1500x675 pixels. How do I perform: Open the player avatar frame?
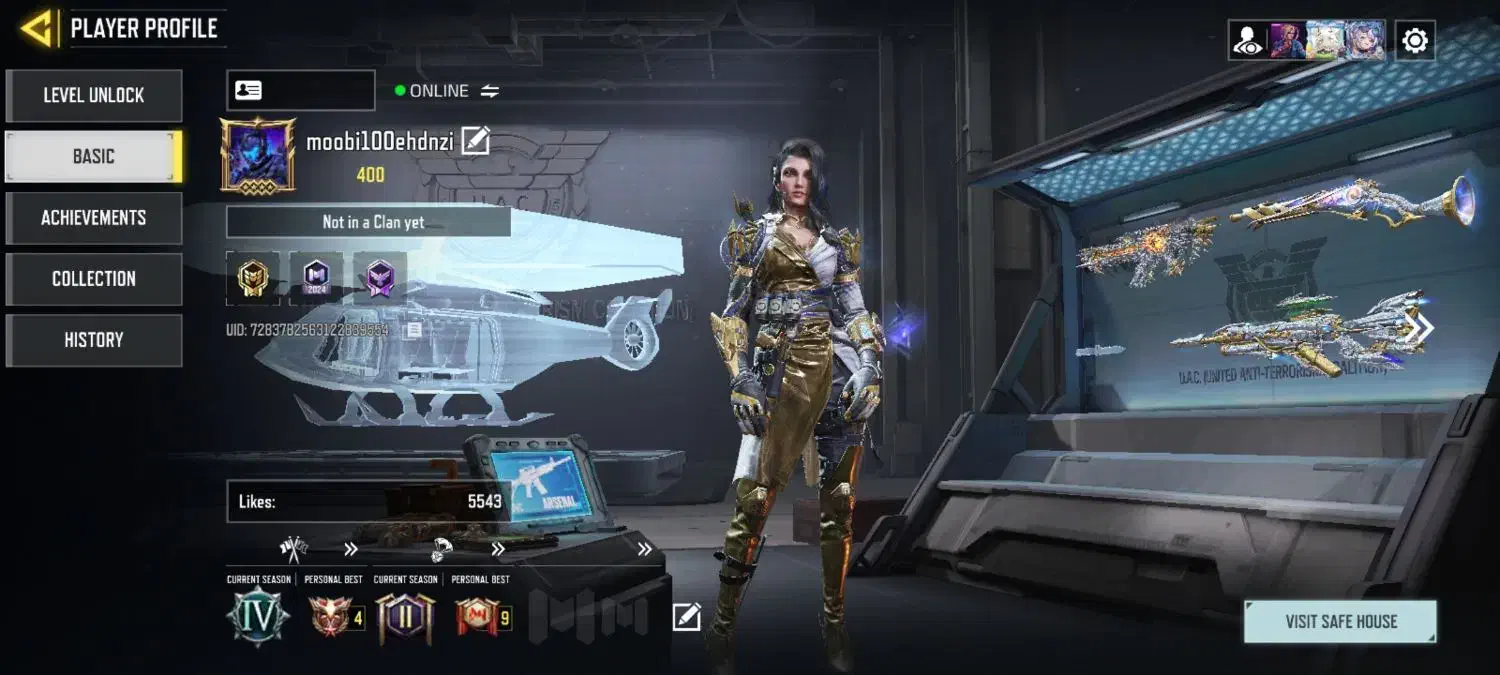(x=258, y=155)
